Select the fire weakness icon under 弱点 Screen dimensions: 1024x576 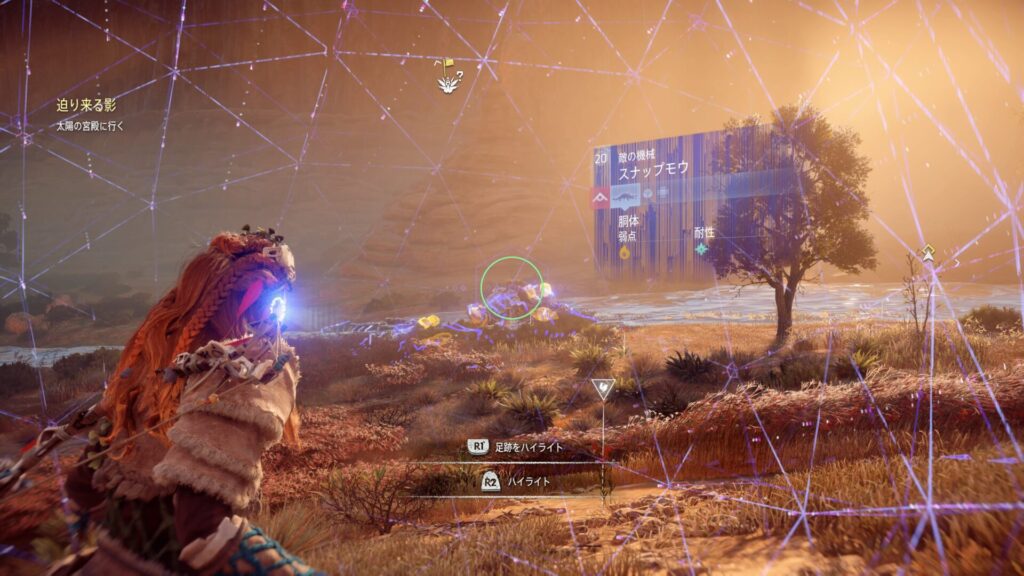pyautogui.click(x=625, y=252)
